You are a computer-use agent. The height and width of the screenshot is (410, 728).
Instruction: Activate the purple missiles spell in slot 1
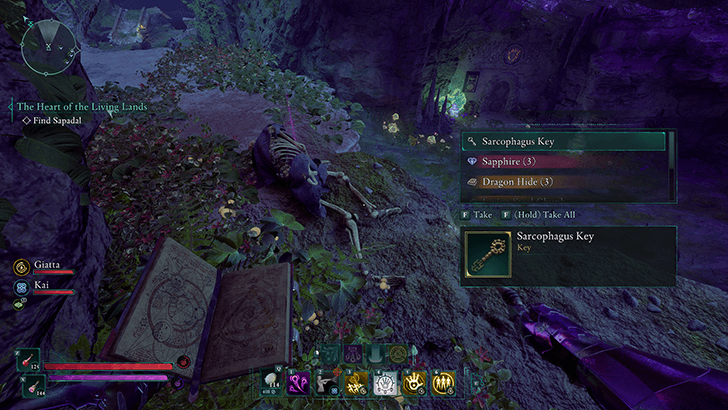tap(298, 381)
